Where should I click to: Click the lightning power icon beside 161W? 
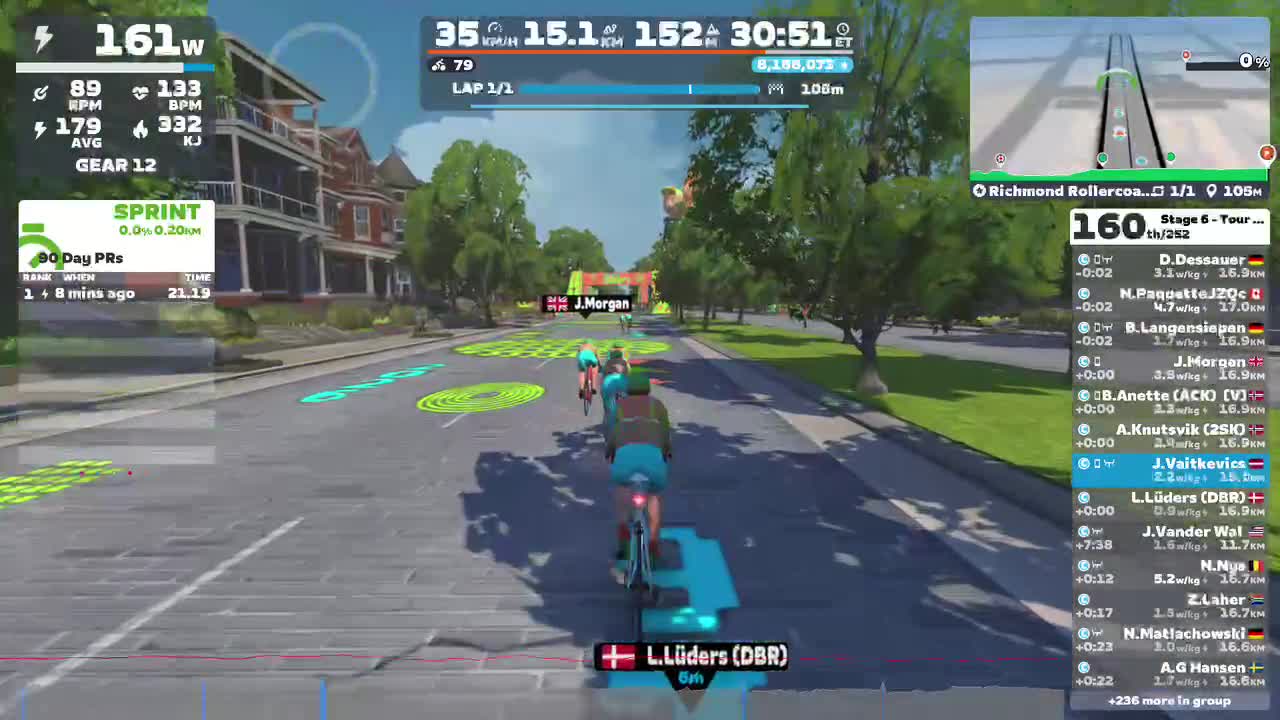coord(42,40)
